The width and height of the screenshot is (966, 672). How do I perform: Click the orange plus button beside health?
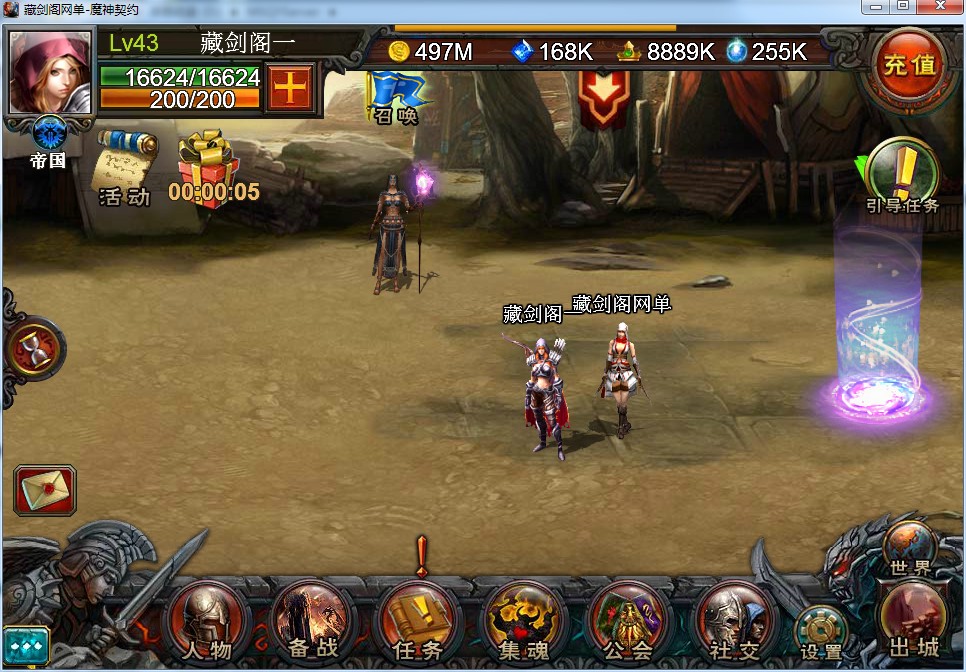tap(290, 89)
